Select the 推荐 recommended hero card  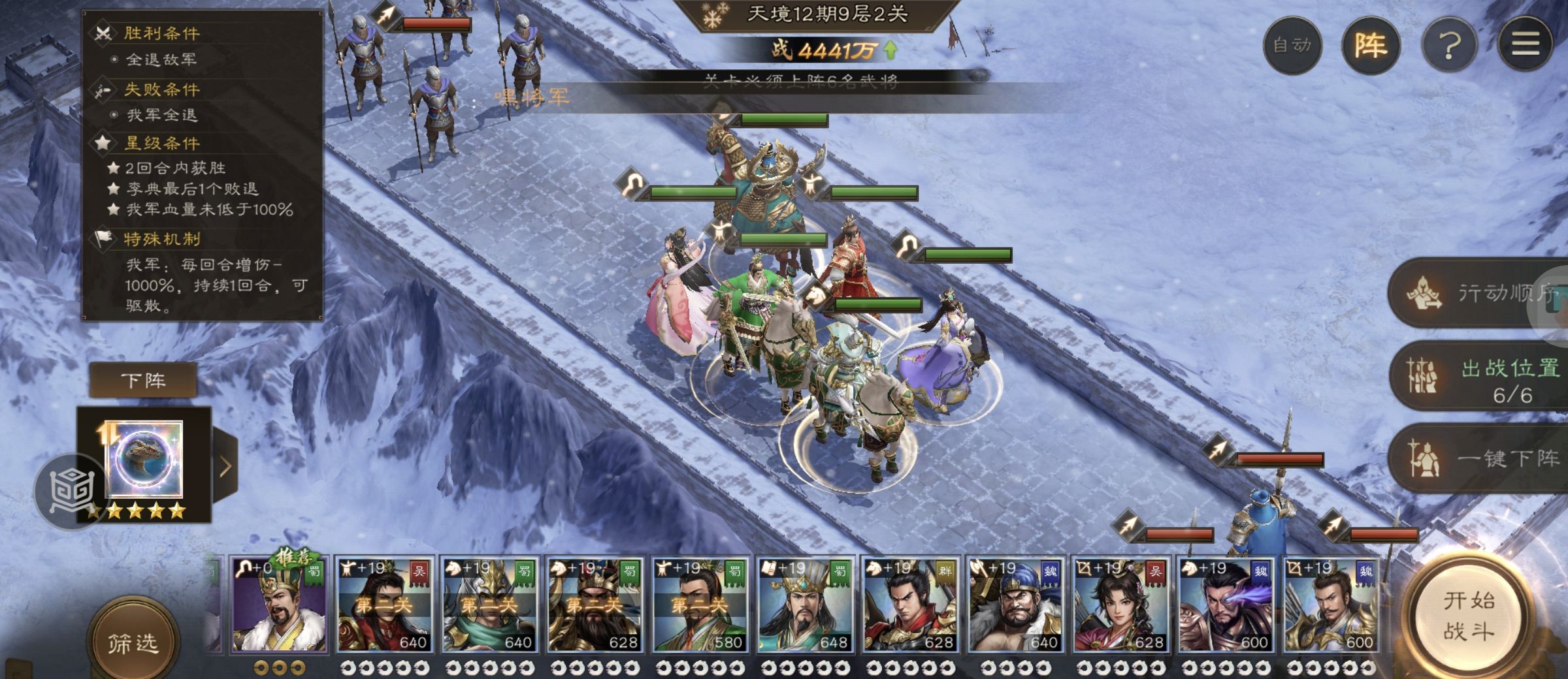(x=279, y=605)
